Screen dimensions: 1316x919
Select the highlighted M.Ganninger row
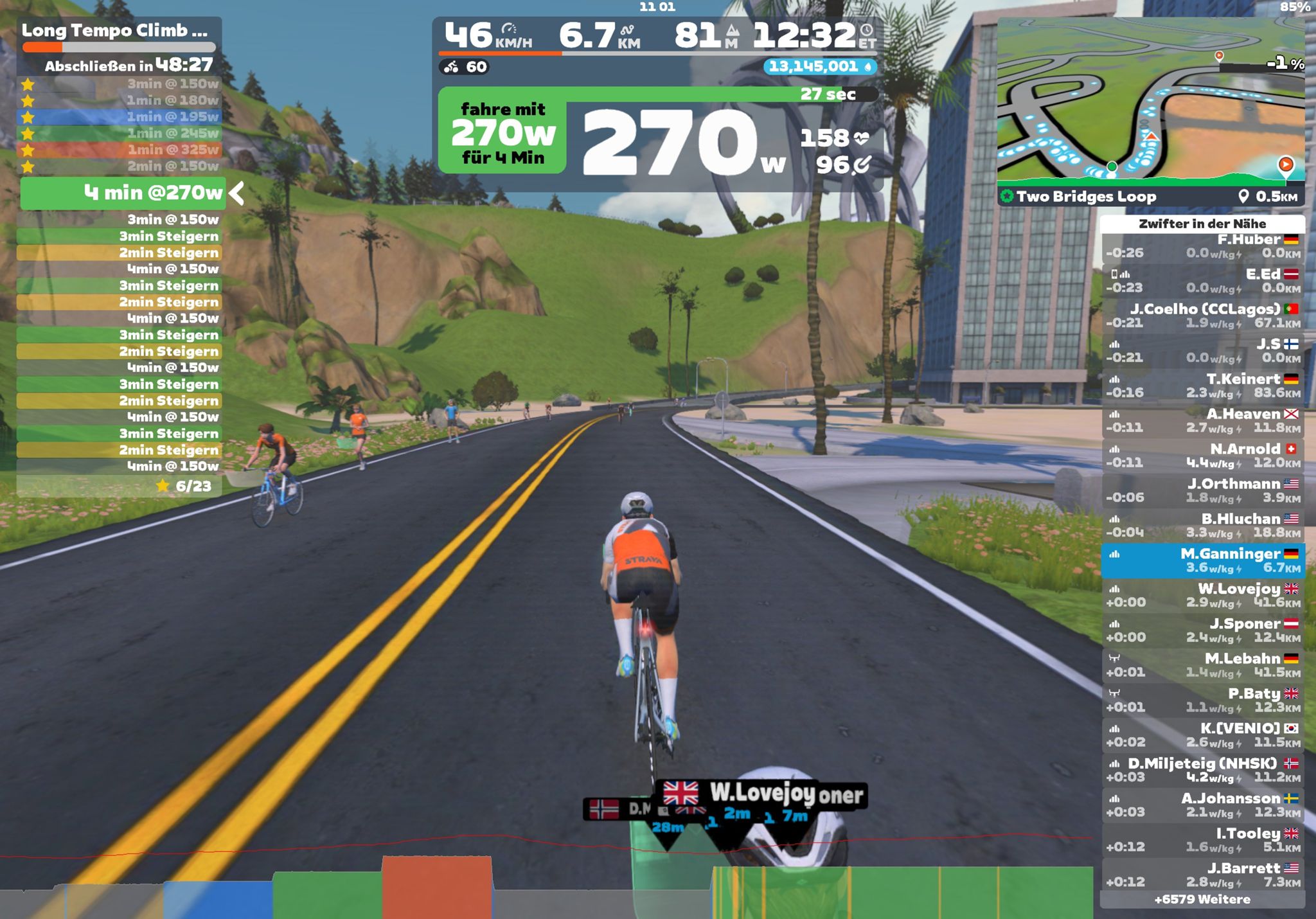click(1202, 560)
